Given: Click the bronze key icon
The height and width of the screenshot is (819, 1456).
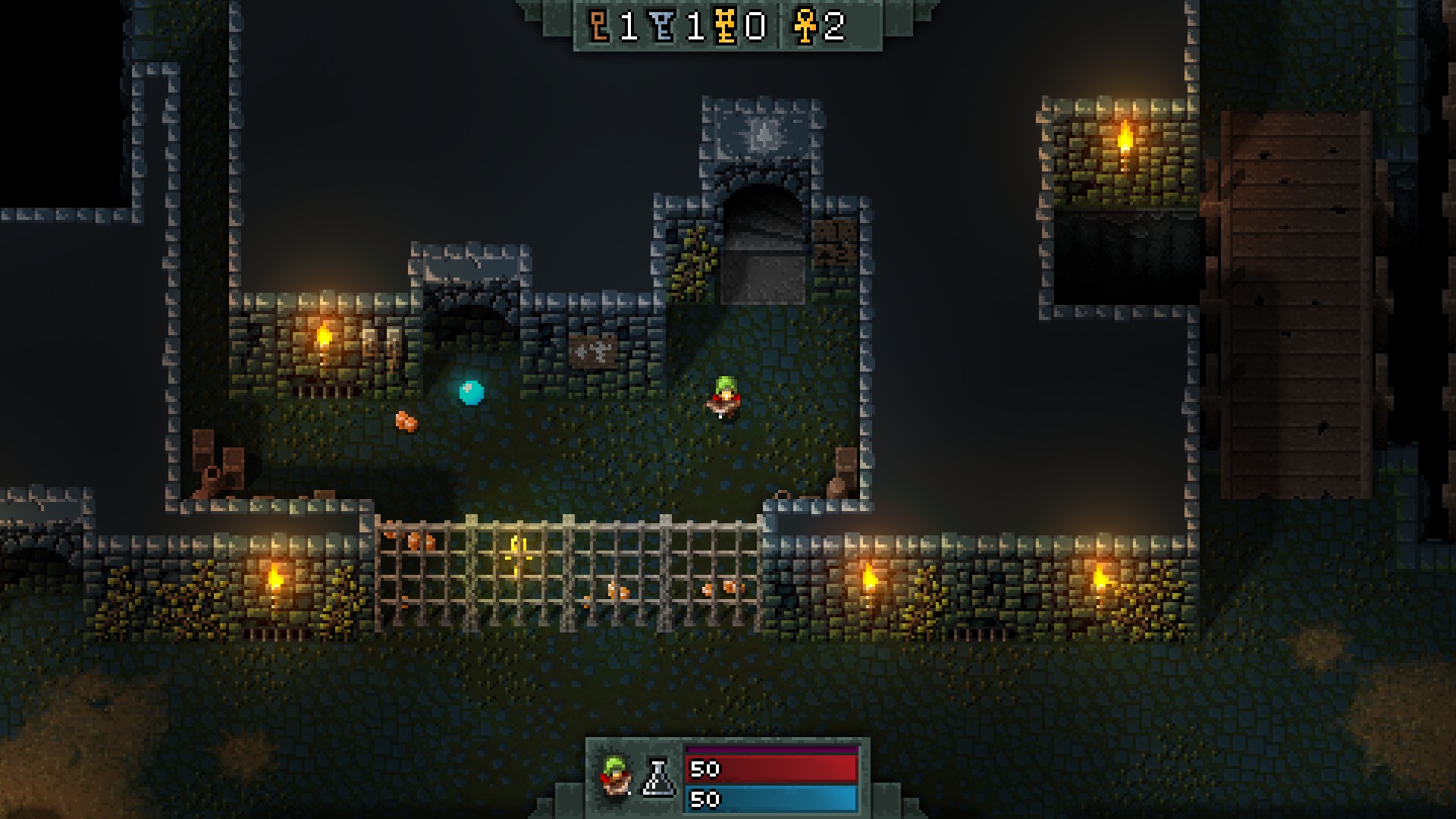Looking at the screenshot, I should click(600, 27).
